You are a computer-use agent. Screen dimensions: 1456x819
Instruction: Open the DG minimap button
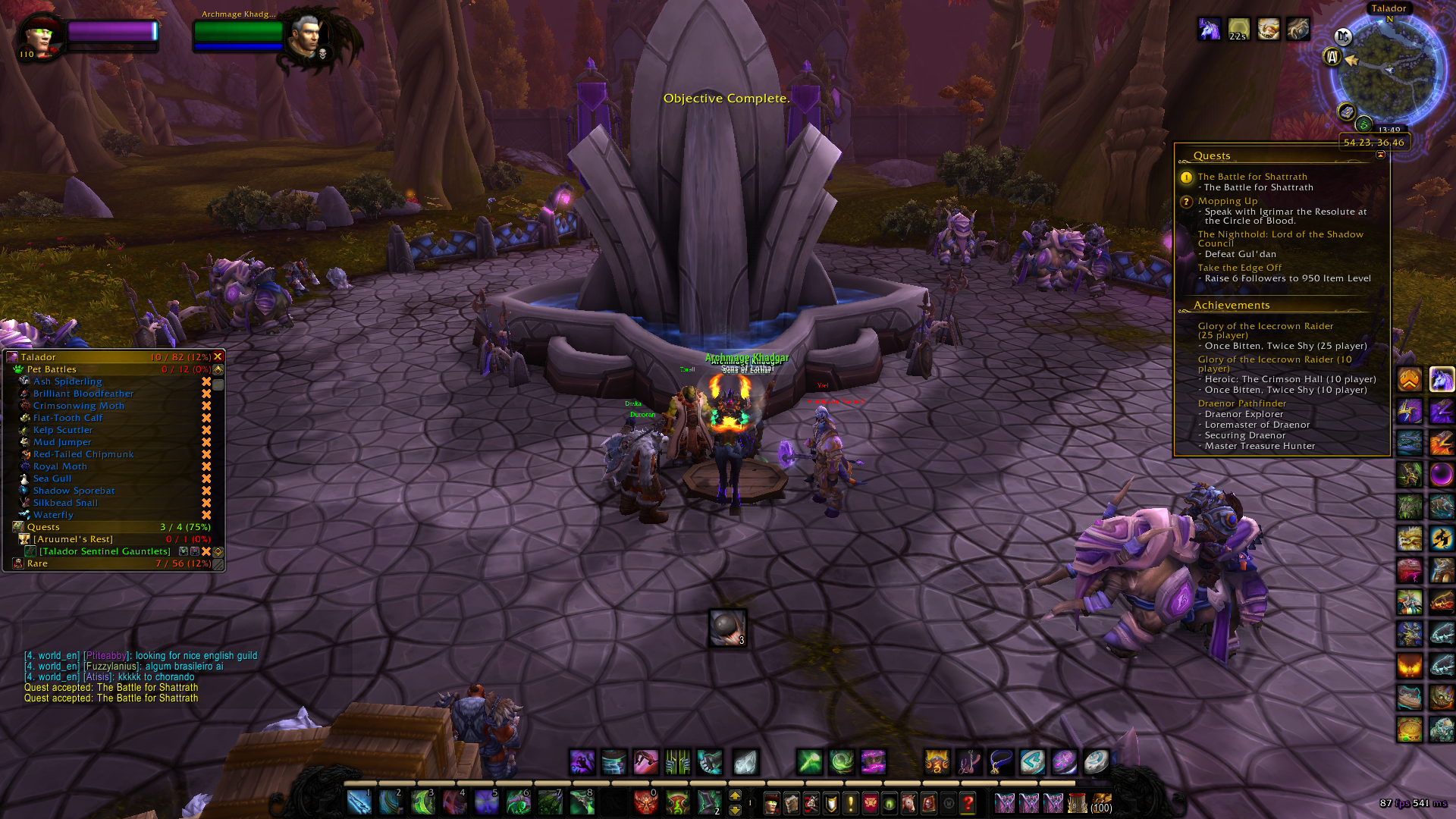tap(1343, 36)
